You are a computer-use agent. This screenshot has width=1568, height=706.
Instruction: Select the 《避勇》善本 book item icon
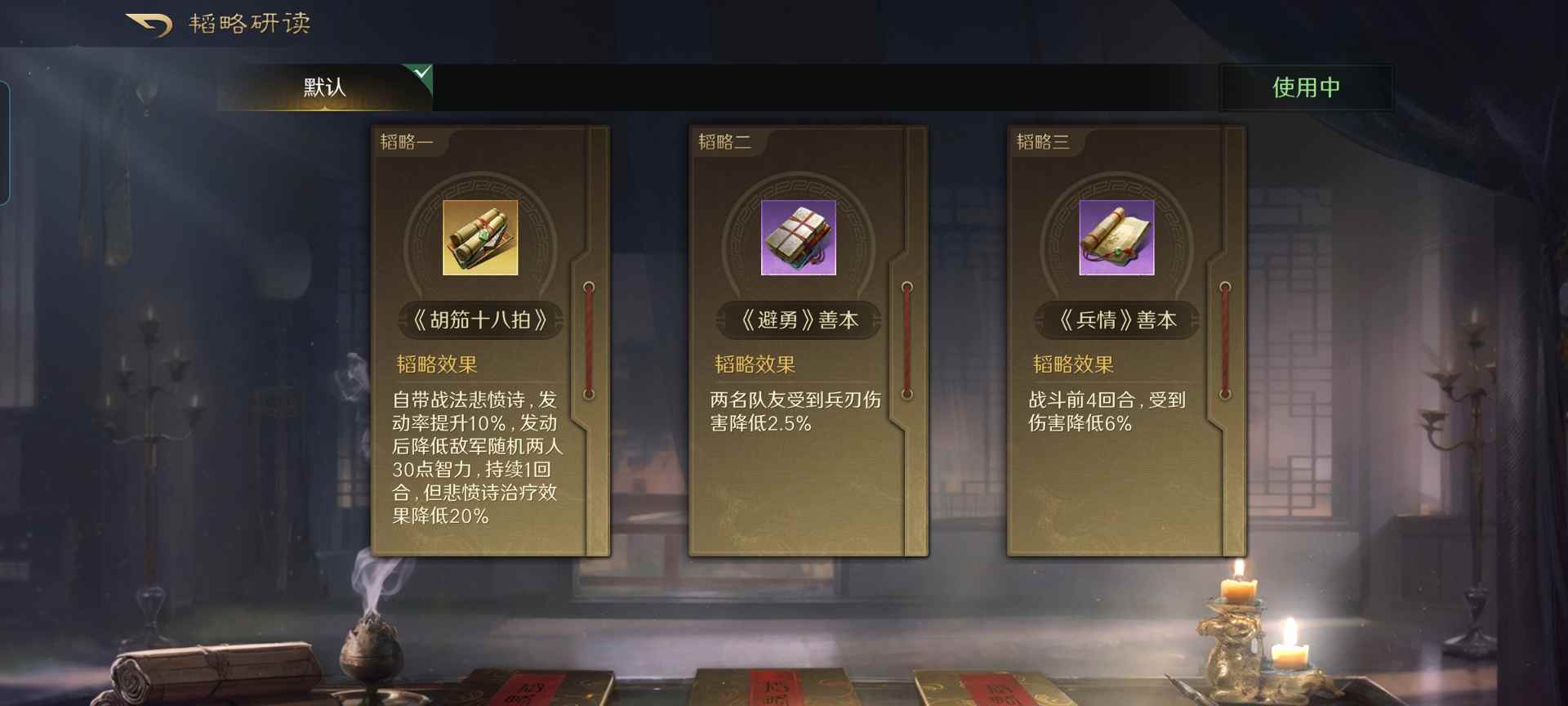tap(798, 238)
